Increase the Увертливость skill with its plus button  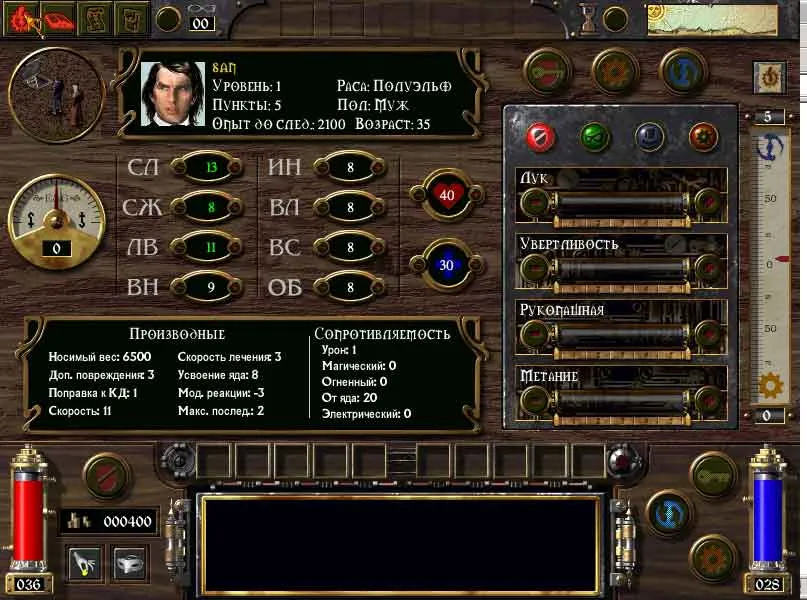click(x=709, y=269)
